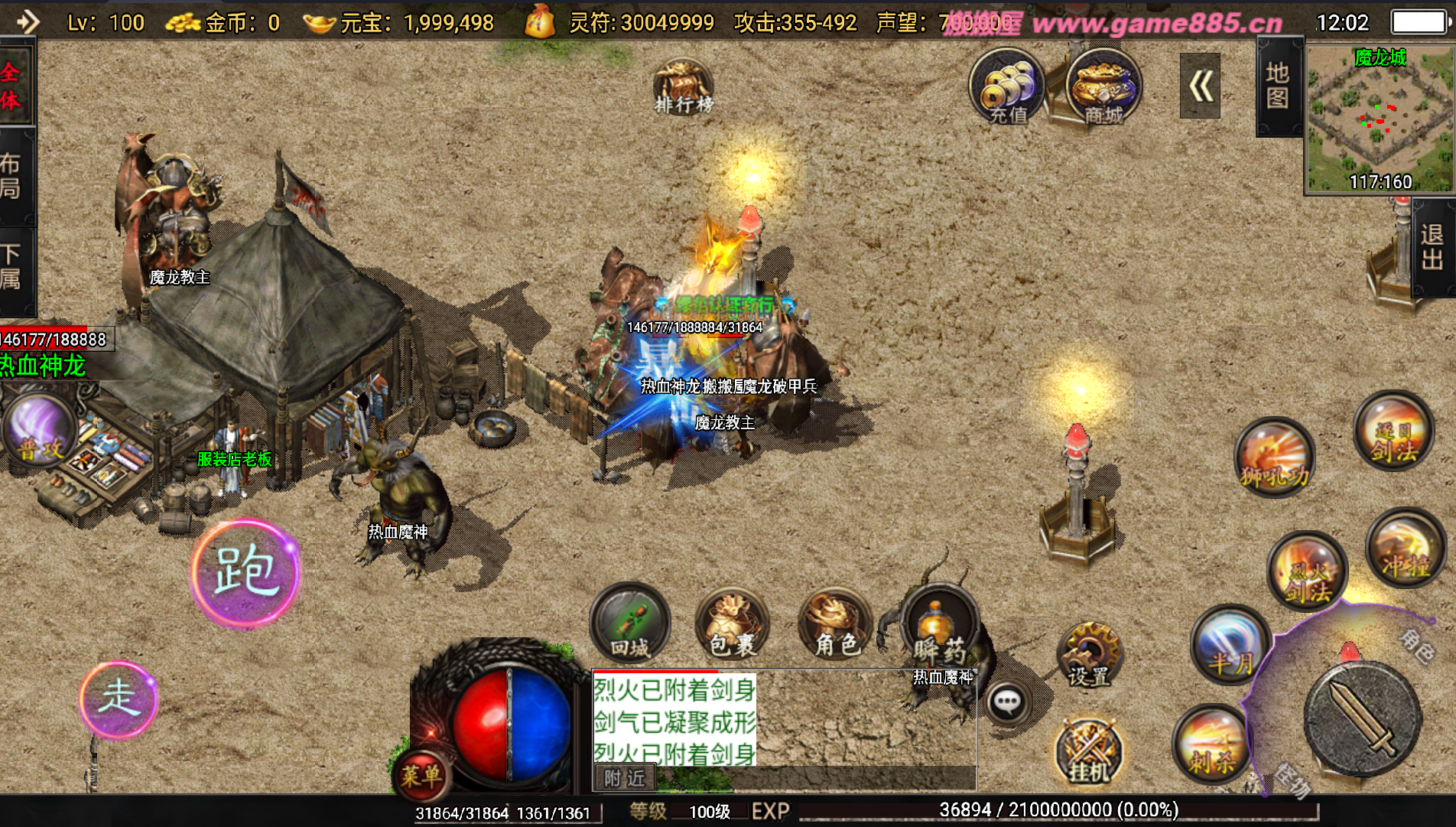
Task: Use the 刺杀 stab skill
Action: click(x=1211, y=742)
